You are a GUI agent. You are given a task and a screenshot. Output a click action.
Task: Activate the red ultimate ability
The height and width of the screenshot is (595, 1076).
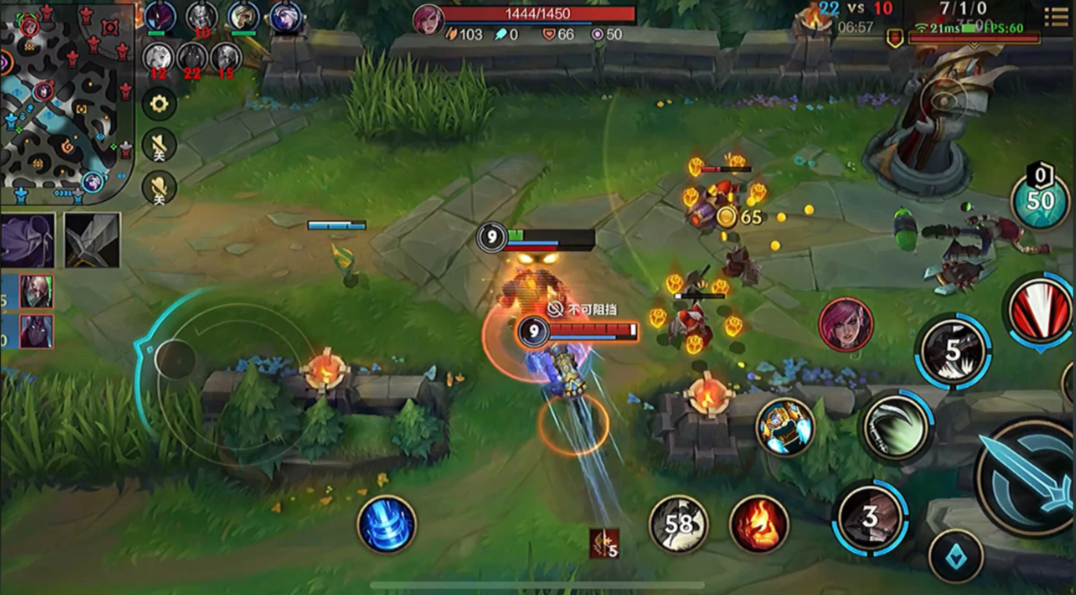point(1041,311)
